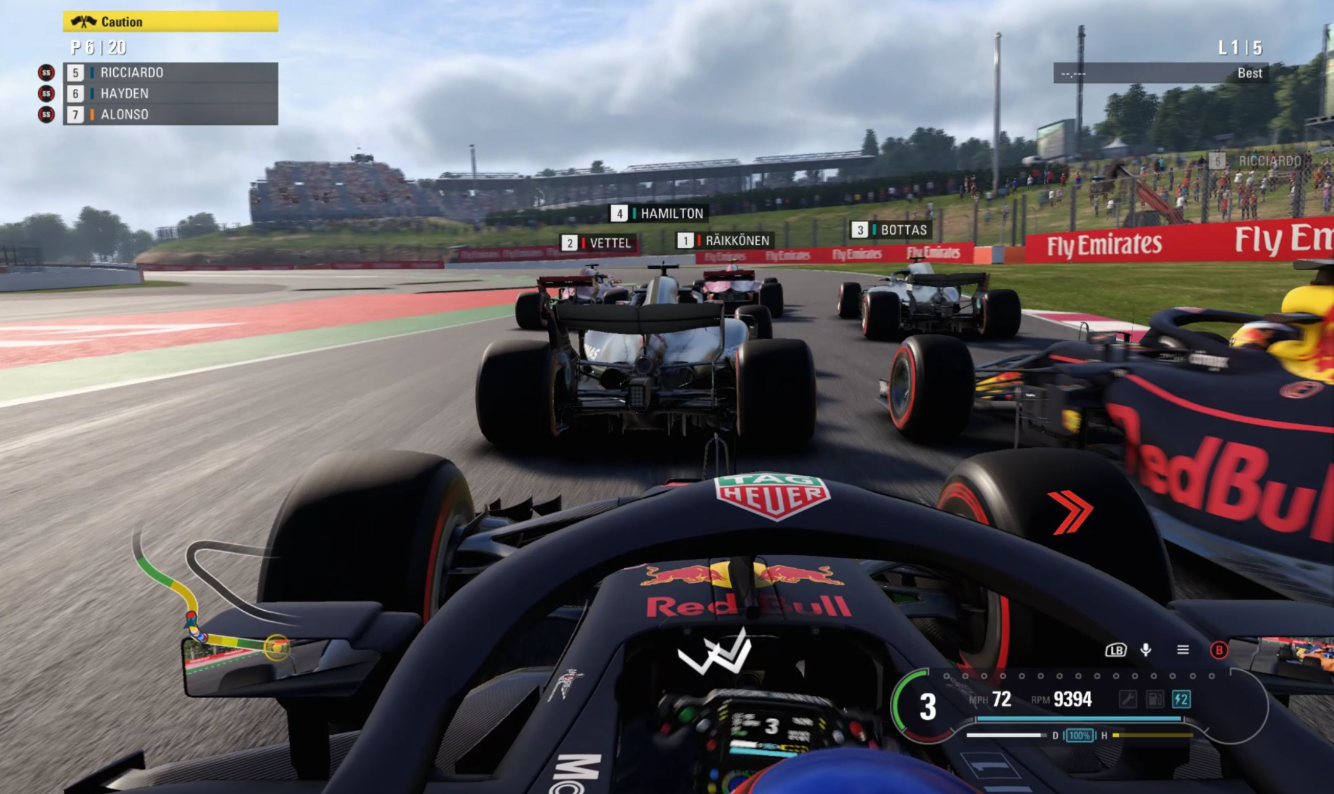
Task: Click the ERS mode 2 lightning icon
Action: coord(1183,698)
